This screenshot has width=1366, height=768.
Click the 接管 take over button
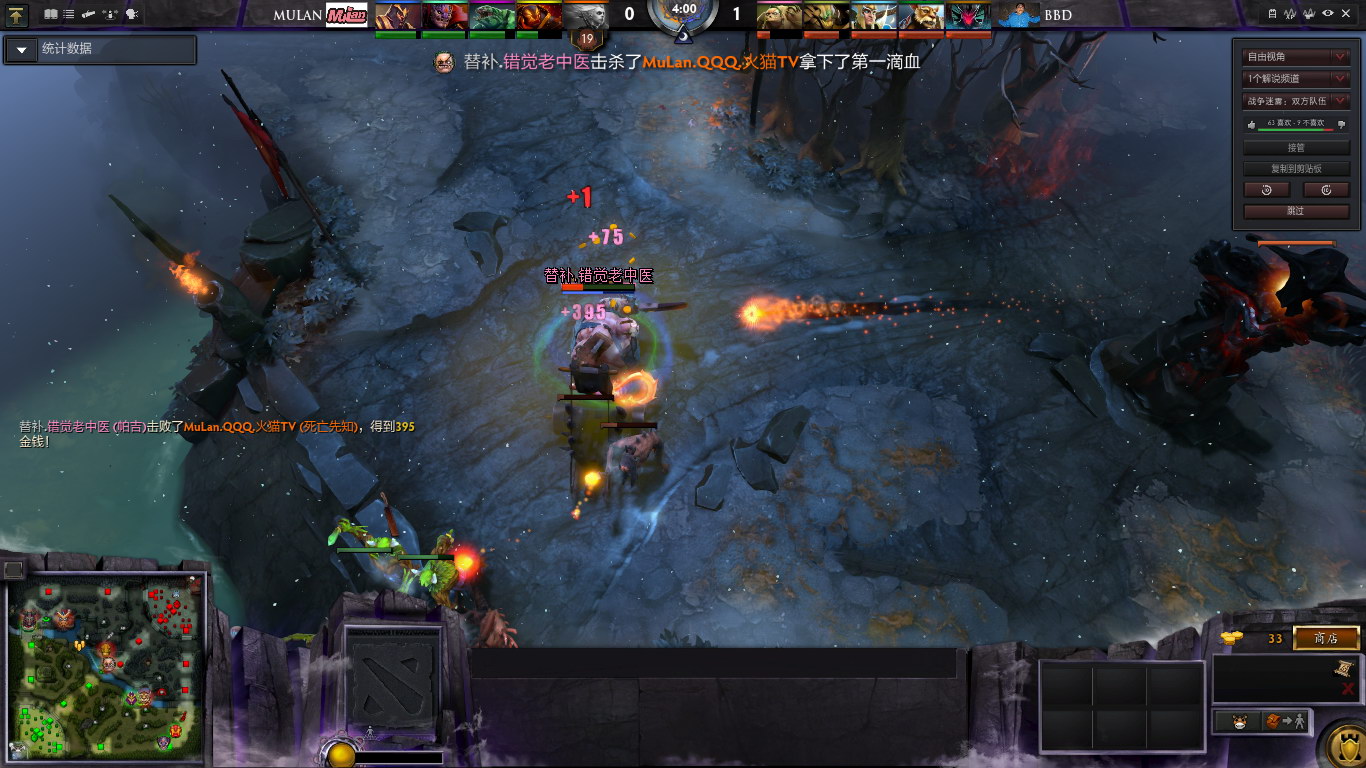click(x=1296, y=148)
